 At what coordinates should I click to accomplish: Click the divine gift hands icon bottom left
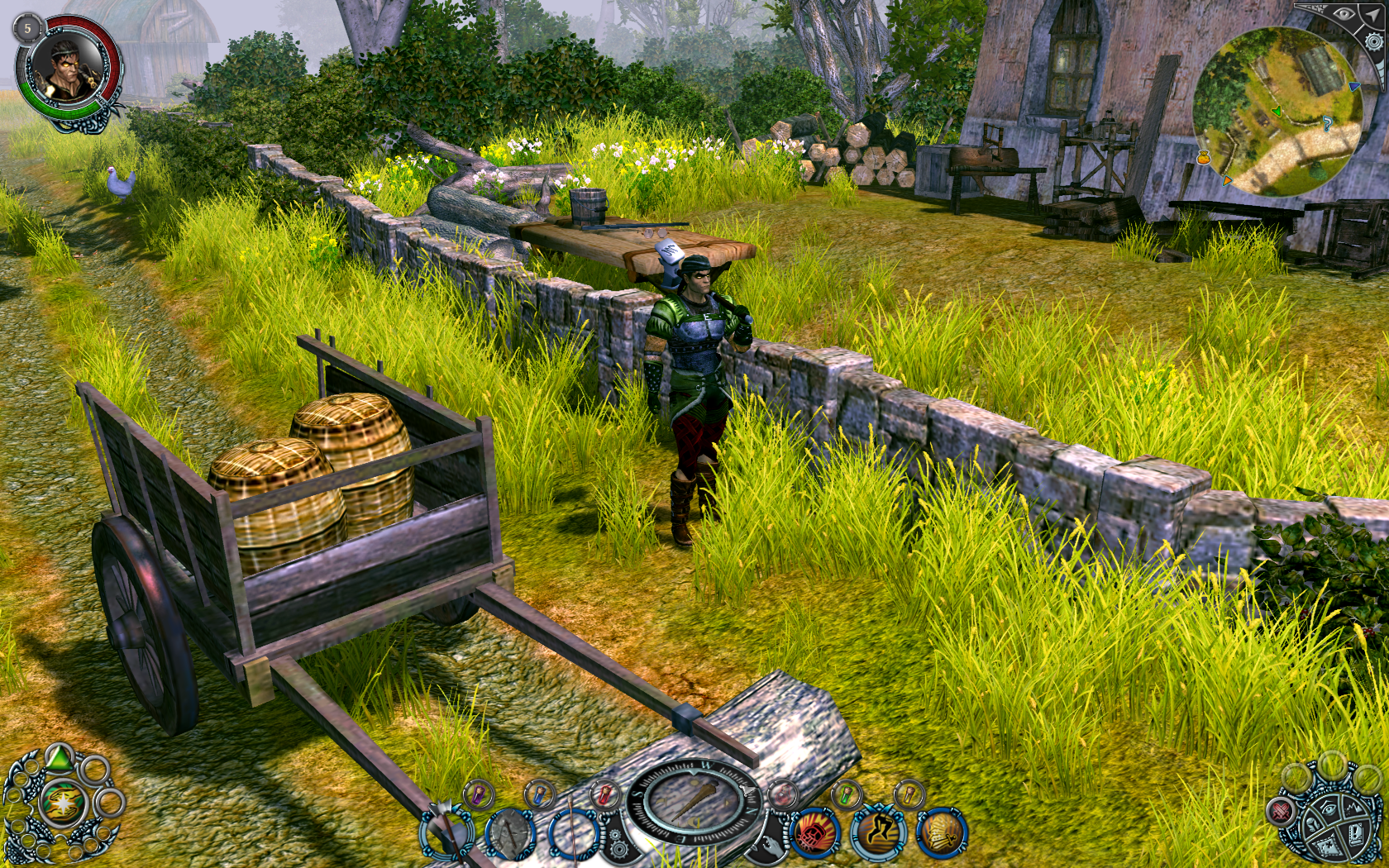63,803
